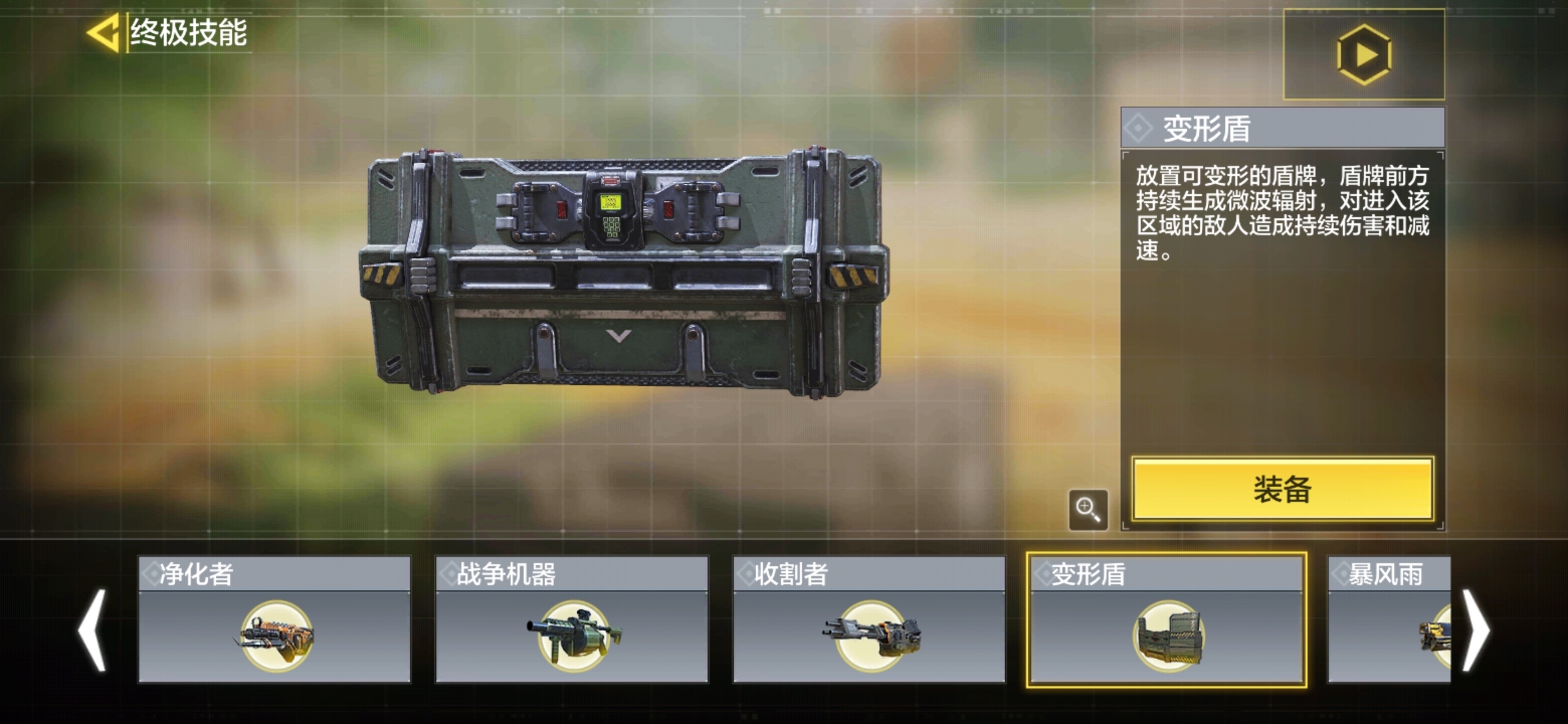Open the magnifier zoom view
This screenshot has width=1568, height=724.
pos(1088,509)
